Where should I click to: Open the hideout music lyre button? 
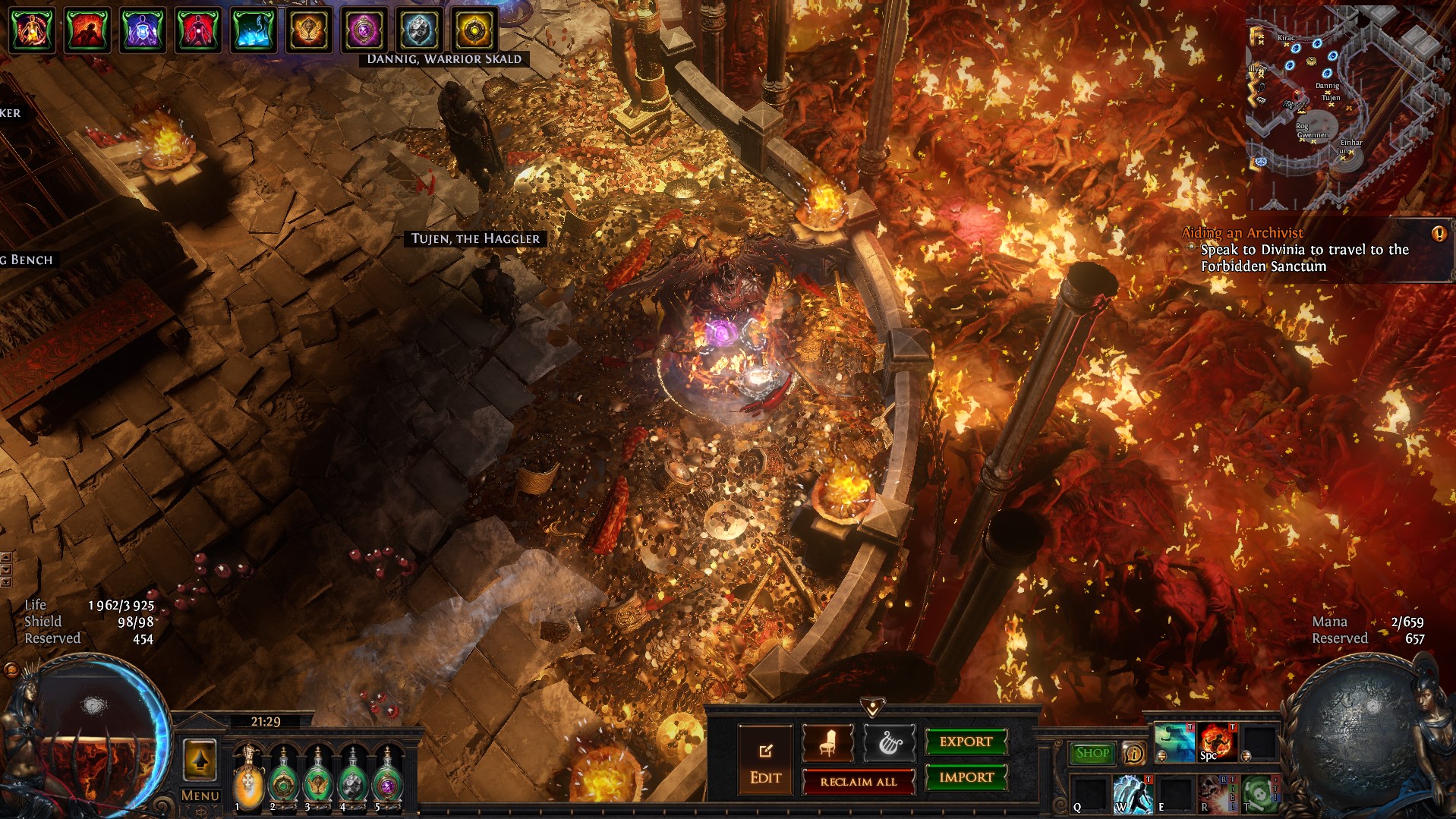889,743
